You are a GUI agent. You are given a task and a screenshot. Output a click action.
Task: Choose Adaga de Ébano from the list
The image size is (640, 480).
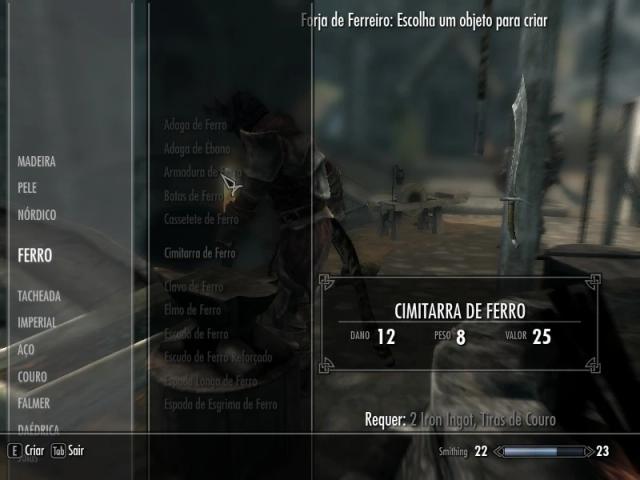point(198,149)
